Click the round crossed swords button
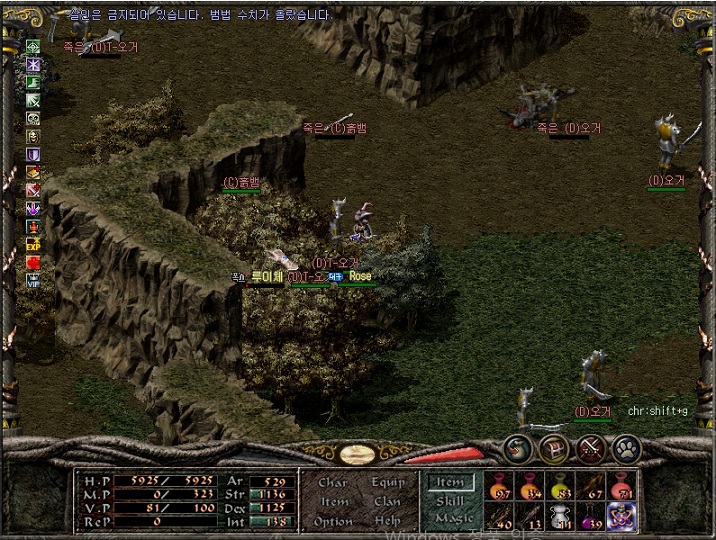 point(590,449)
